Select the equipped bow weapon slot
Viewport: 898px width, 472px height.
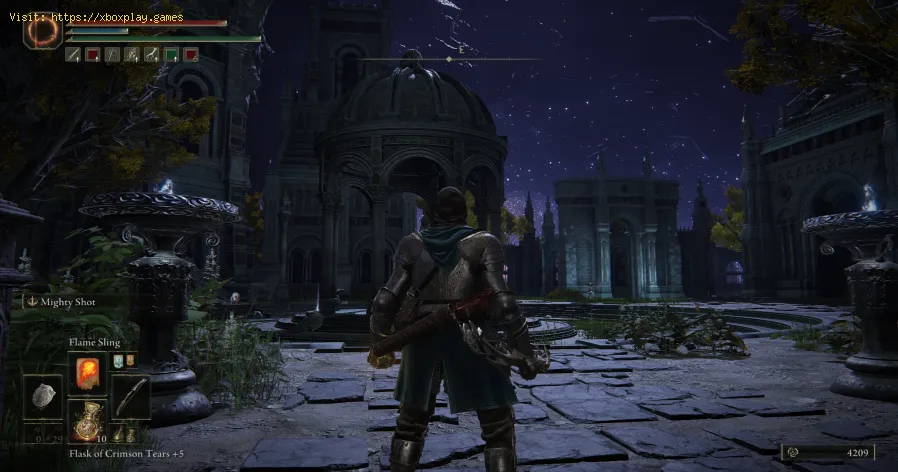coord(130,396)
